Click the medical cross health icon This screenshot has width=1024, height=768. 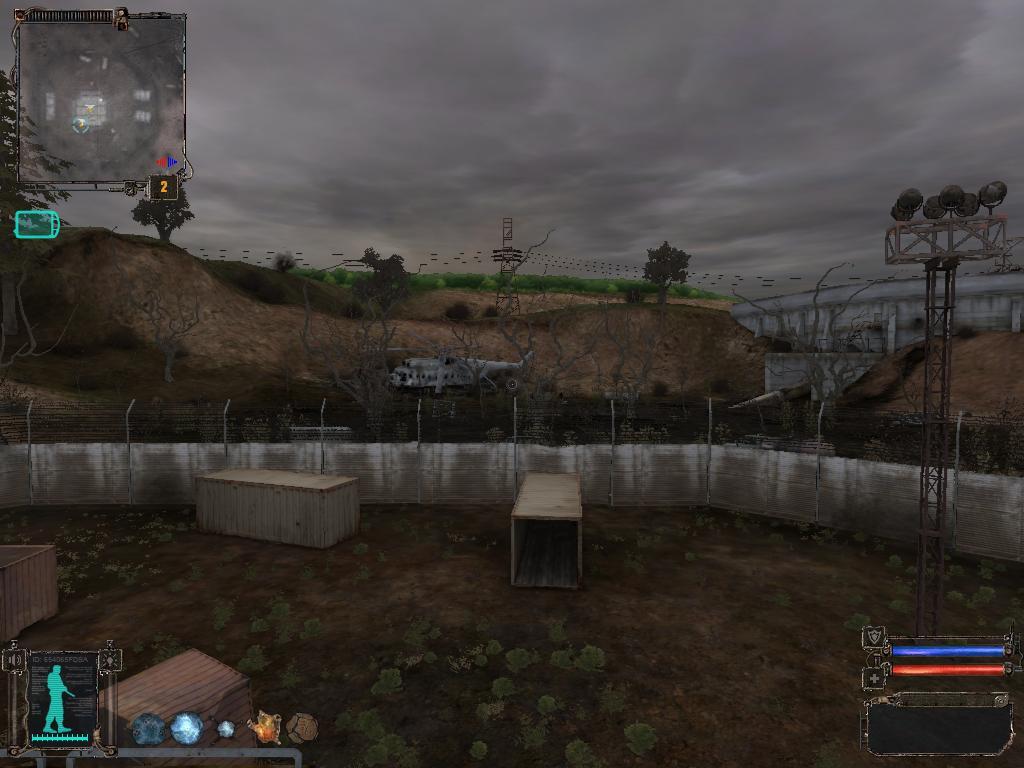point(874,677)
